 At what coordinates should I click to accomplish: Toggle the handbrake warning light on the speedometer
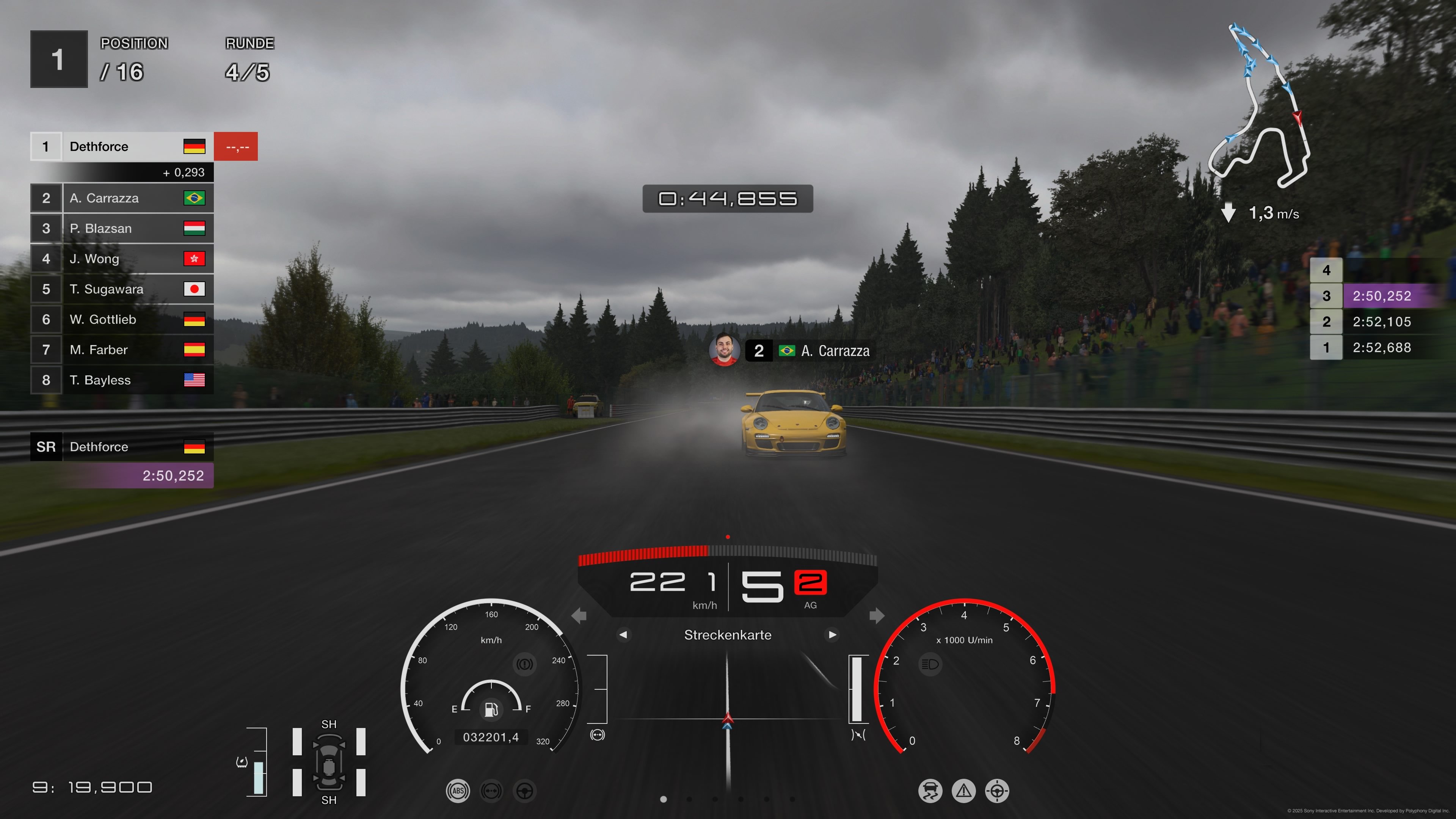click(525, 664)
